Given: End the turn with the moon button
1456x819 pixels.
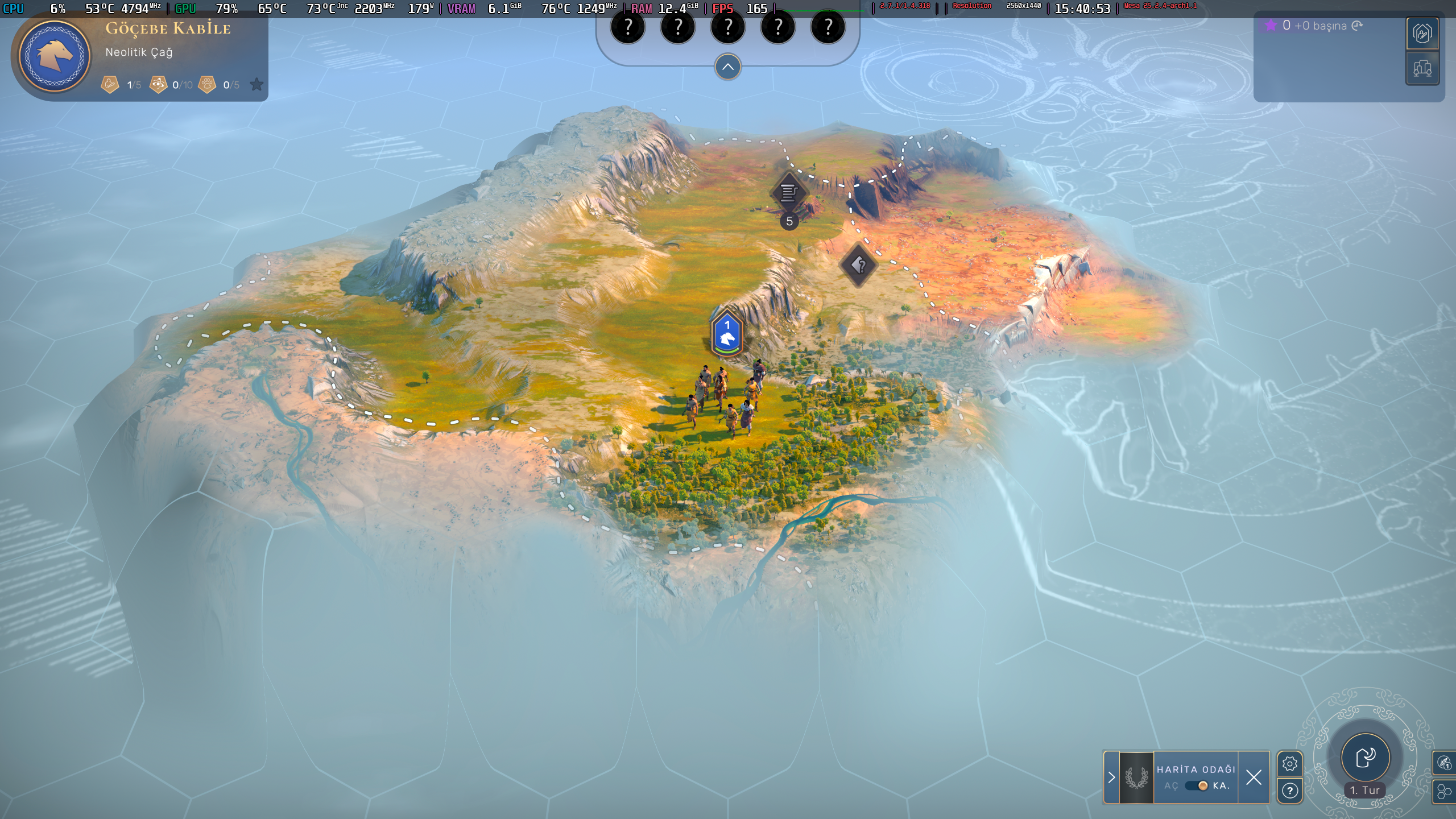Looking at the screenshot, I should (1366, 757).
